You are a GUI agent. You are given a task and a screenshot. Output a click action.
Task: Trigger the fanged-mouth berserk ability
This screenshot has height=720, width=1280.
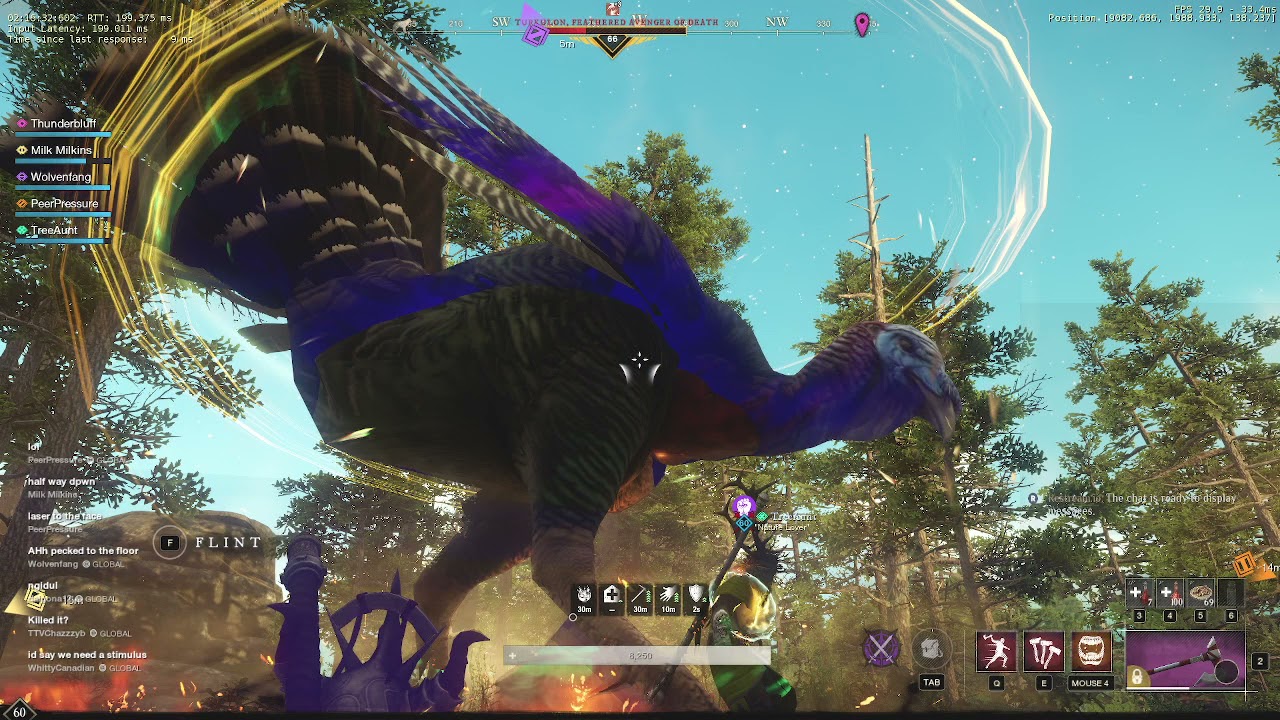click(x=1091, y=652)
